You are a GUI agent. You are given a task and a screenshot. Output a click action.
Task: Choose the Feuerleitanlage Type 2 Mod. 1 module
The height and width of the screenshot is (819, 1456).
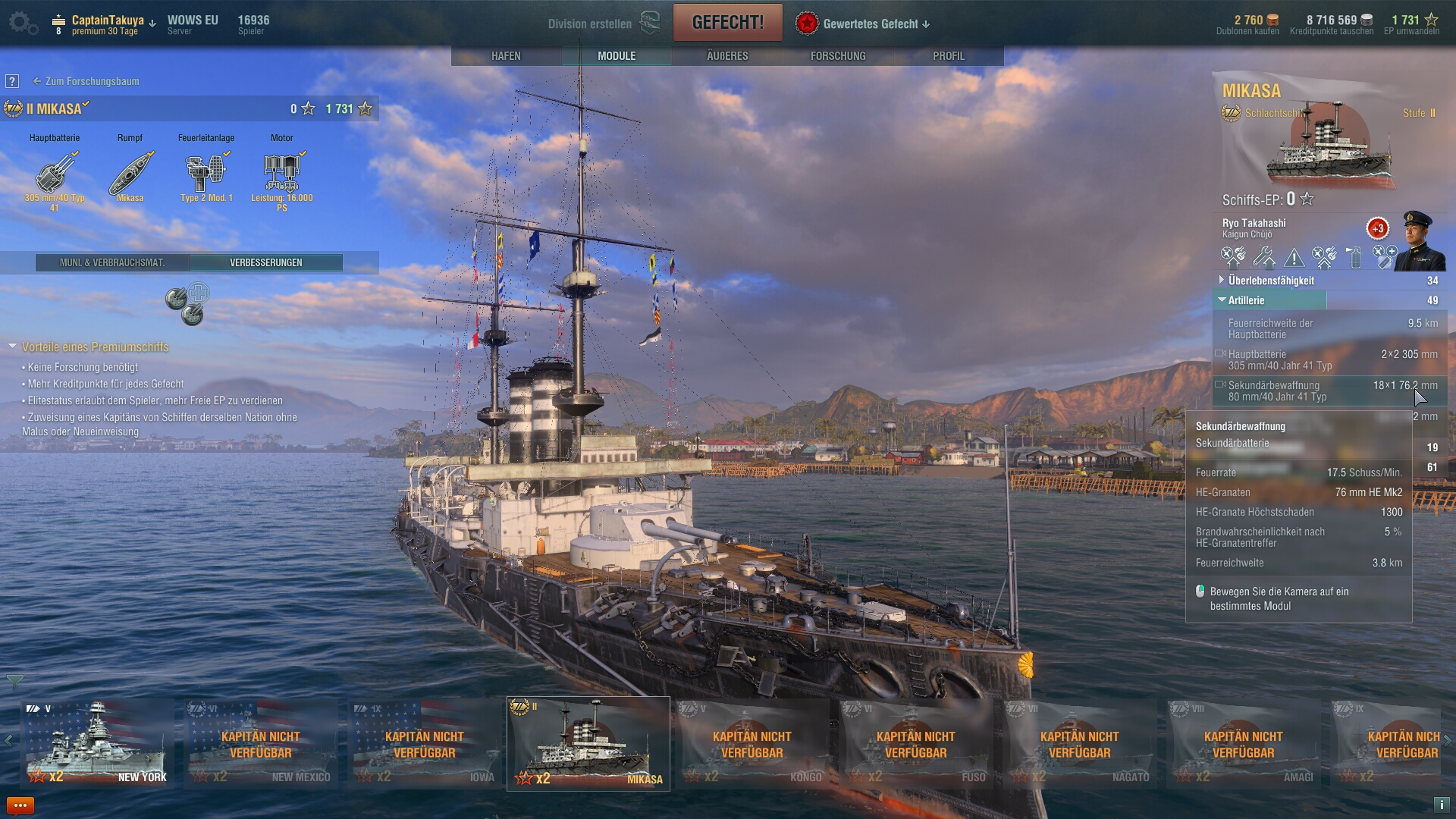[206, 173]
